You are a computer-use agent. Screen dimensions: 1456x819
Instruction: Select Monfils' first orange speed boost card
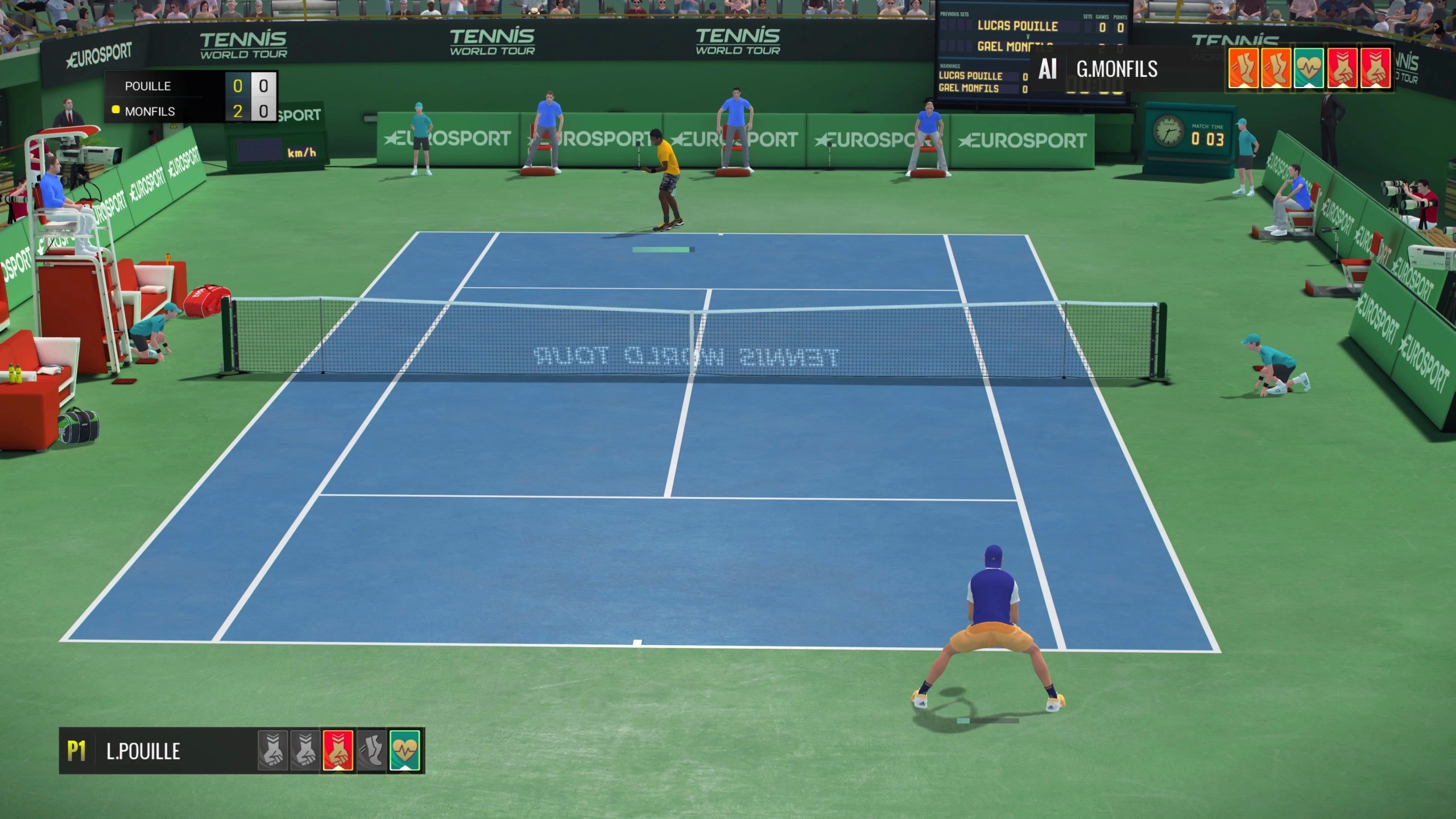point(1243,68)
